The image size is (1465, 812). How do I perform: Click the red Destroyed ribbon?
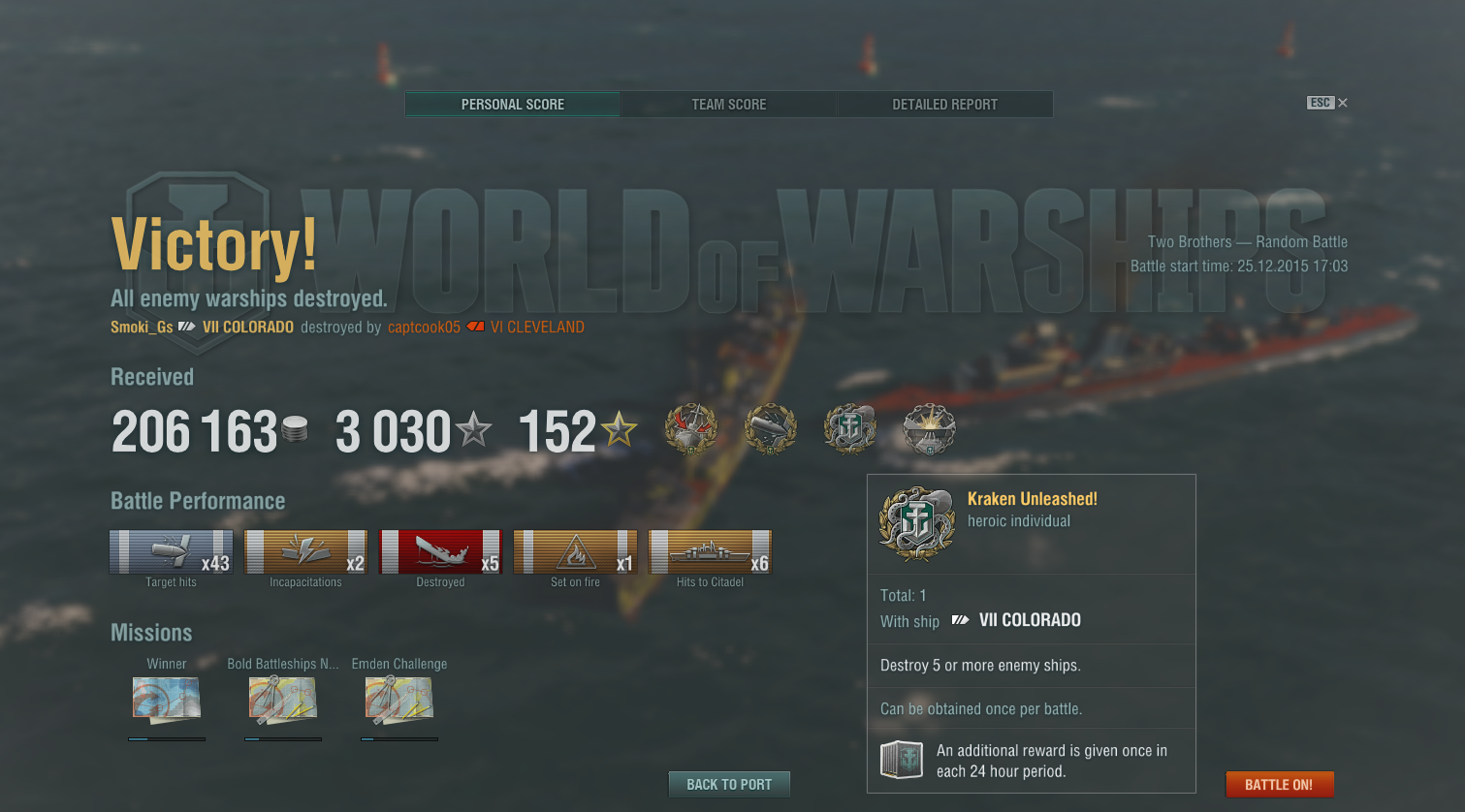click(x=440, y=552)
